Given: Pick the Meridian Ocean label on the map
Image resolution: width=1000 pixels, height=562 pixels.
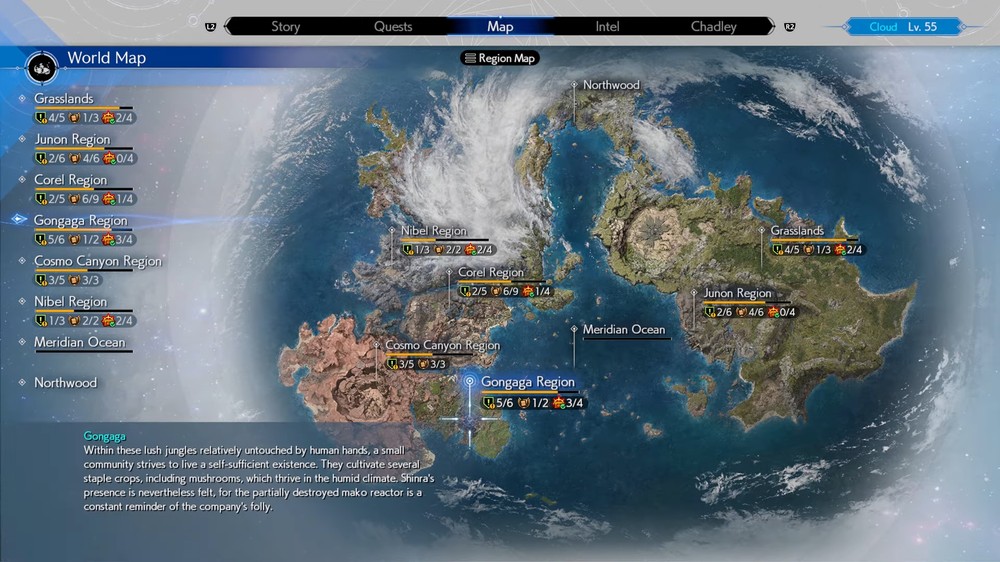Looking at the screenshot, I should [x=624, y=329].
